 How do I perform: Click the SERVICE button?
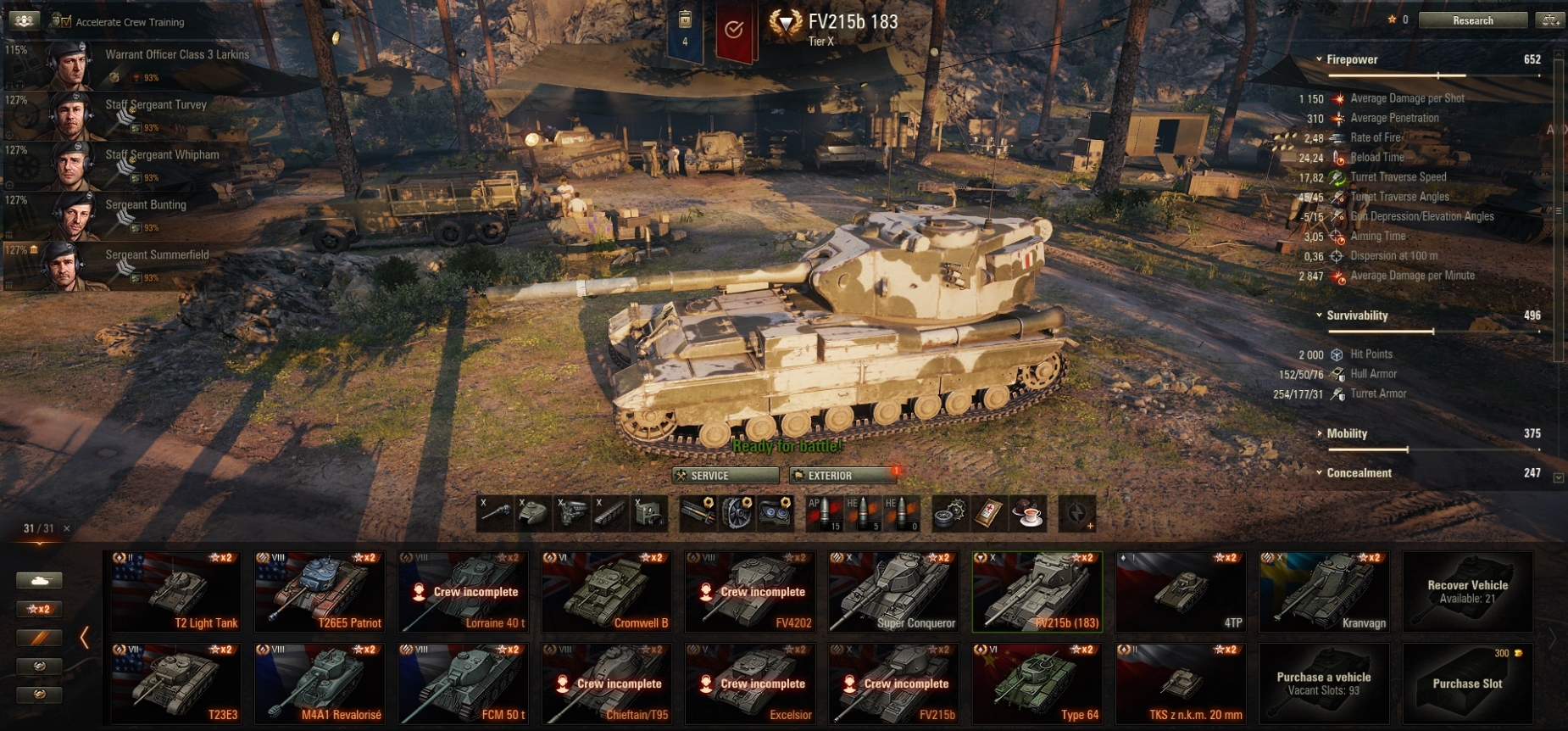coord(725,476)
